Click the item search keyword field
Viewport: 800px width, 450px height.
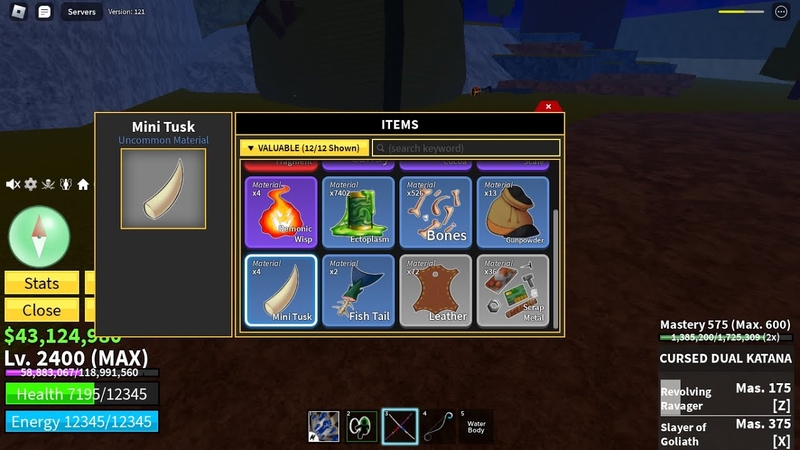tap(466, 148)
